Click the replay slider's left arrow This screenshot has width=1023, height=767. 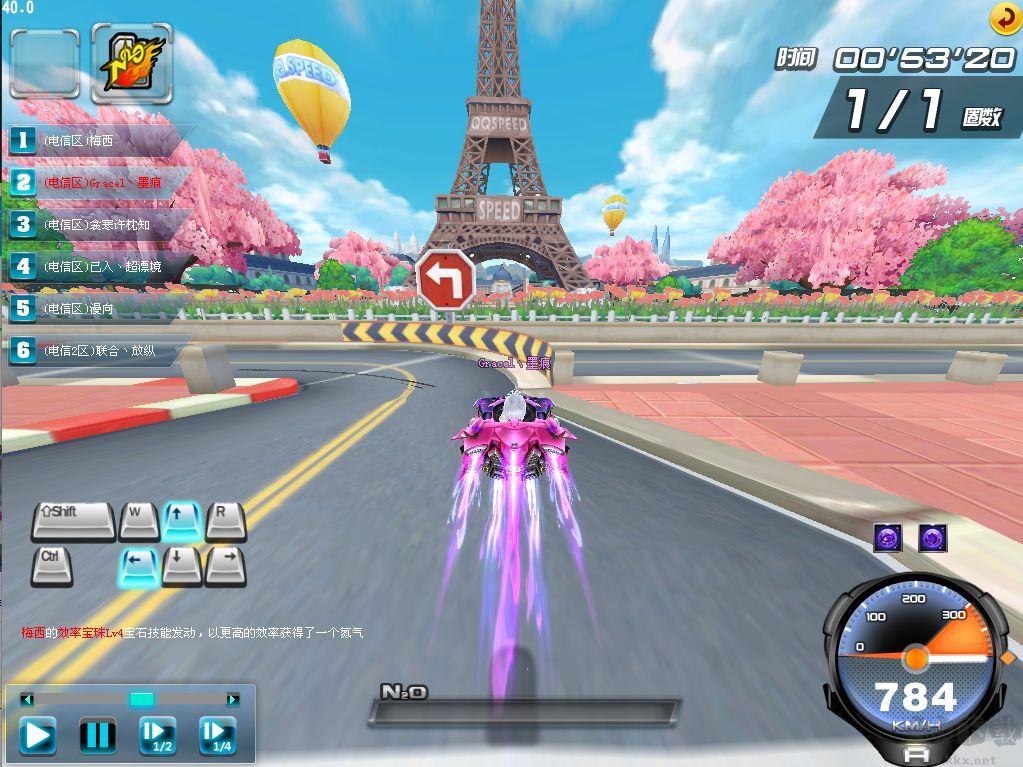point(27,700)
